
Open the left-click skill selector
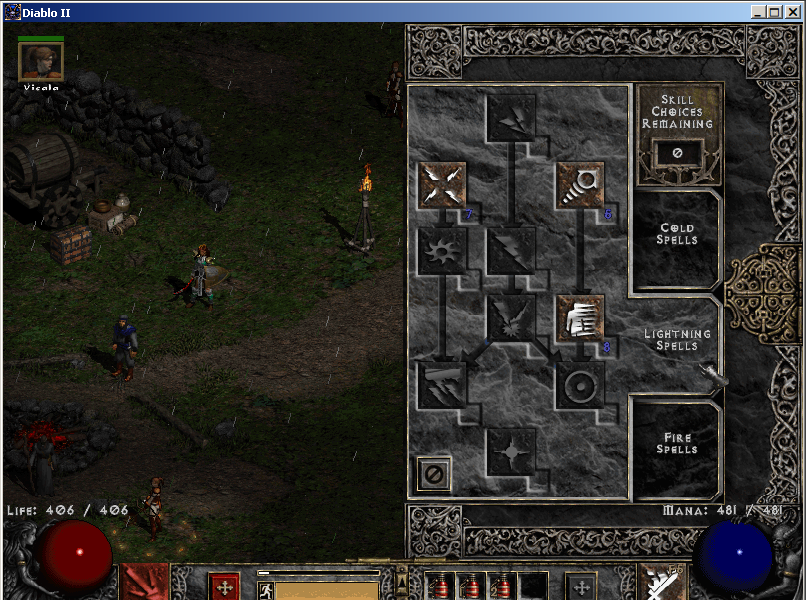(x=144, y=583)
